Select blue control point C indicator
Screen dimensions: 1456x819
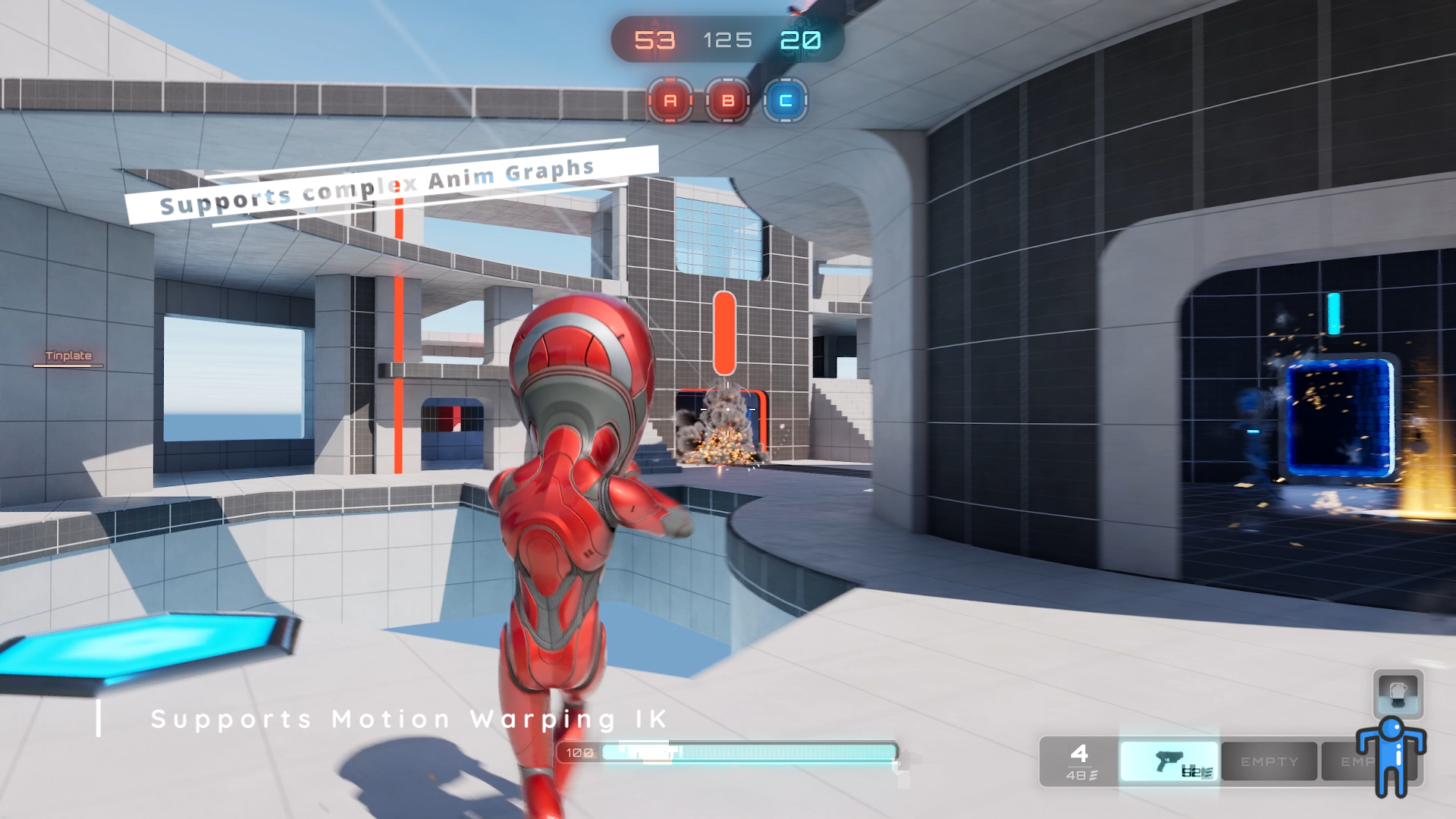click(x=786, y=100)
